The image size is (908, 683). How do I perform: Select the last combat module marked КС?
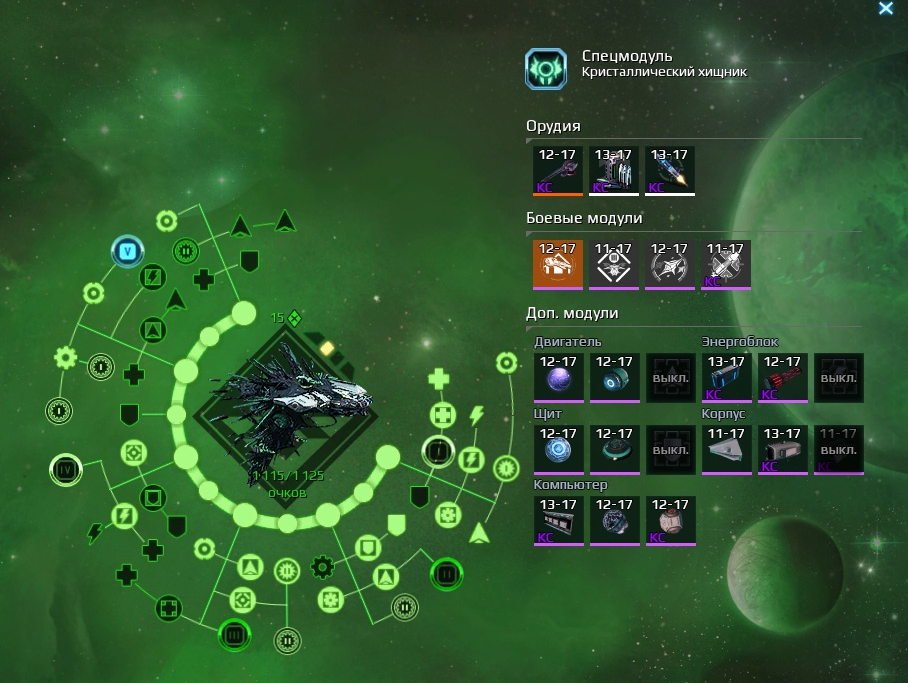(x=725, y=265)
